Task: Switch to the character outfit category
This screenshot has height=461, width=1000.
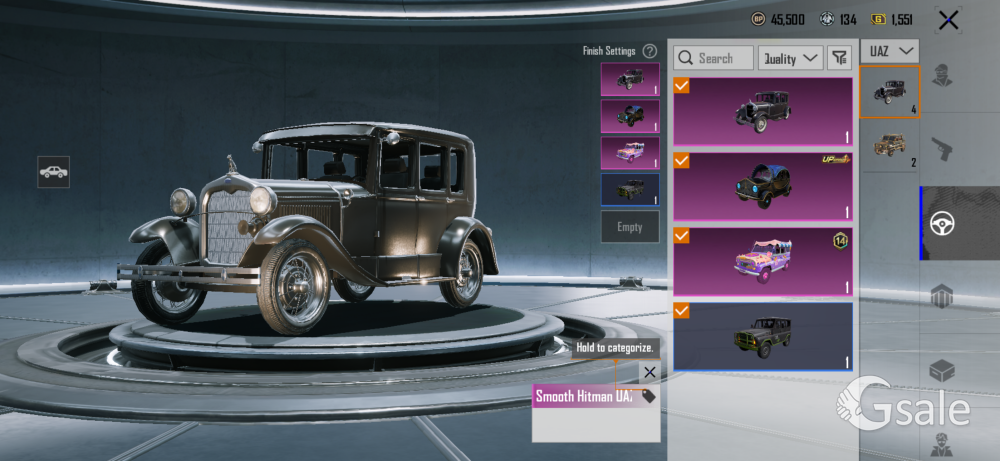Action: pos(941,76)
